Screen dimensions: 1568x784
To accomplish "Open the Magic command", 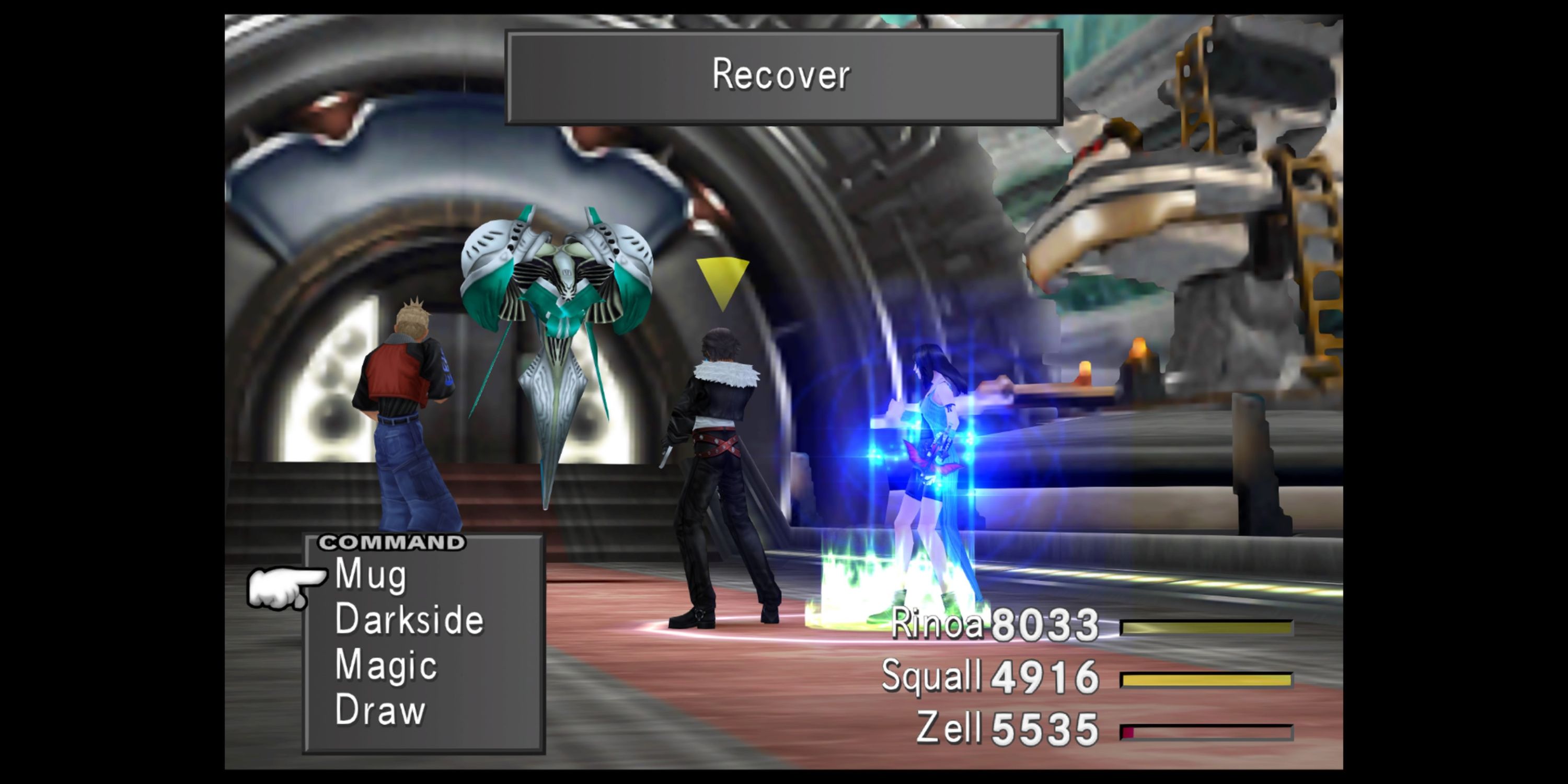I will [x=386, y=665].
